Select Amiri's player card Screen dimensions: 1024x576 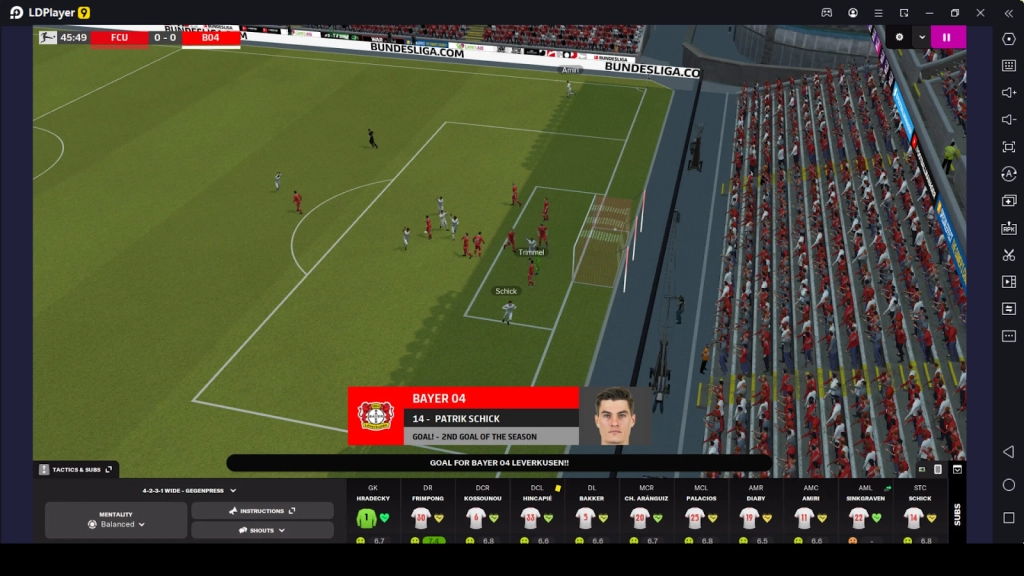(x=804, y=517)
